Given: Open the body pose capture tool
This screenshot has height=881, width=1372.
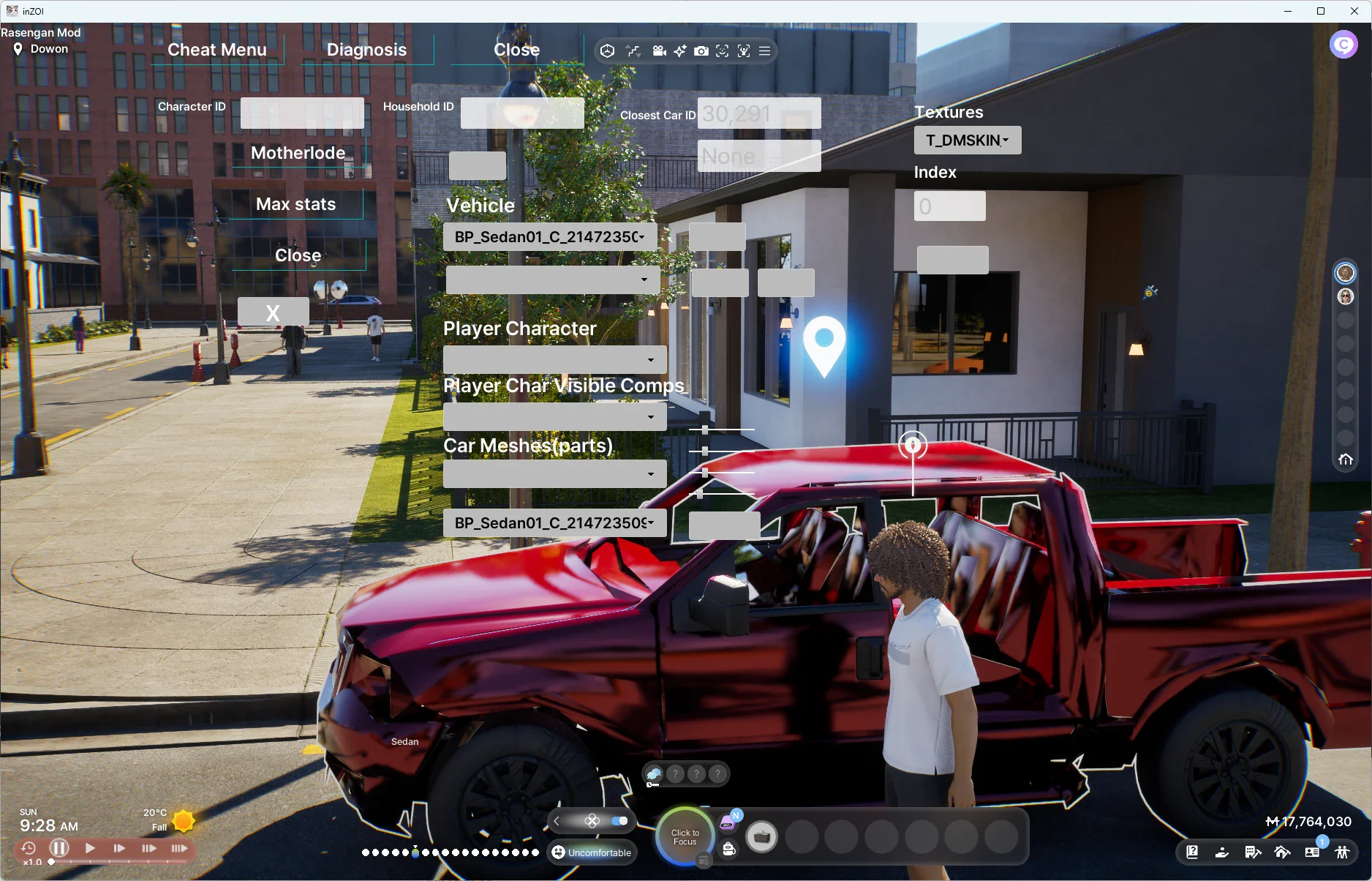Looking at the screenshot, I should coord(744,51).
